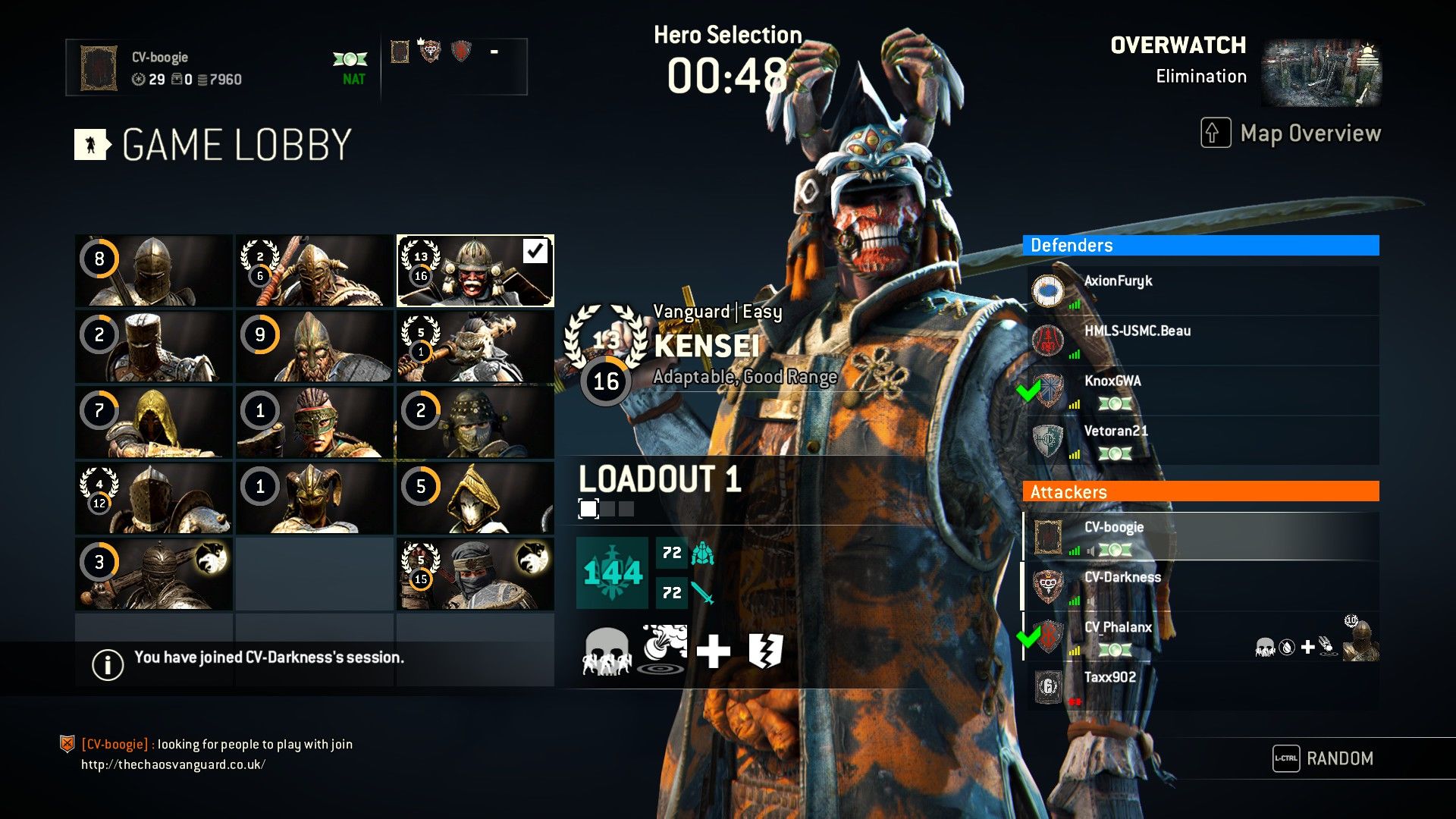Image resolution: width=1456 pixels, height=819 pixels.
Task: Choose the white-masked hero tile with level 5
Action: coord(475,498)
